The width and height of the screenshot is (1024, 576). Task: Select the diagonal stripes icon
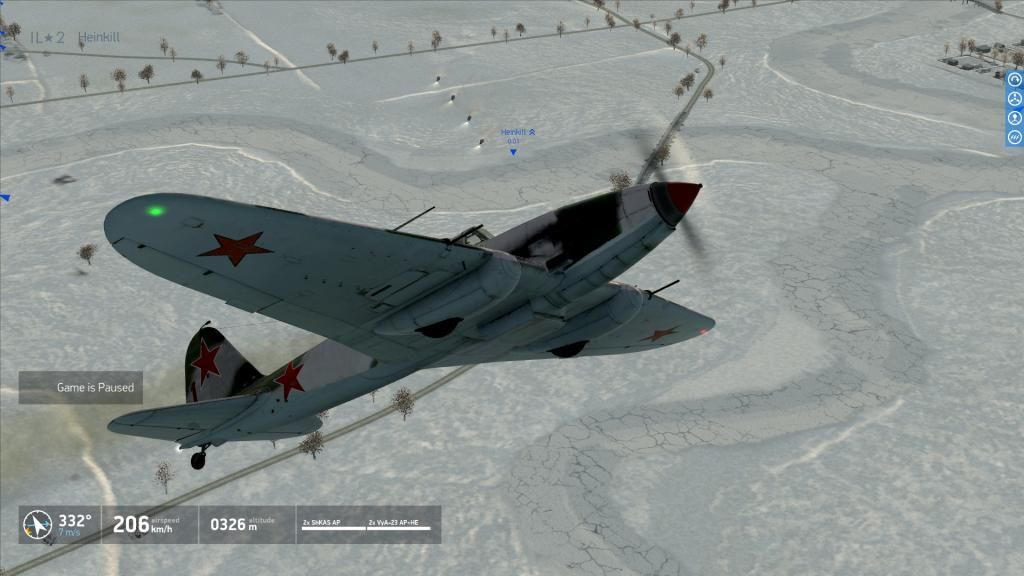pyautogui.click(x=1015, y=137)
